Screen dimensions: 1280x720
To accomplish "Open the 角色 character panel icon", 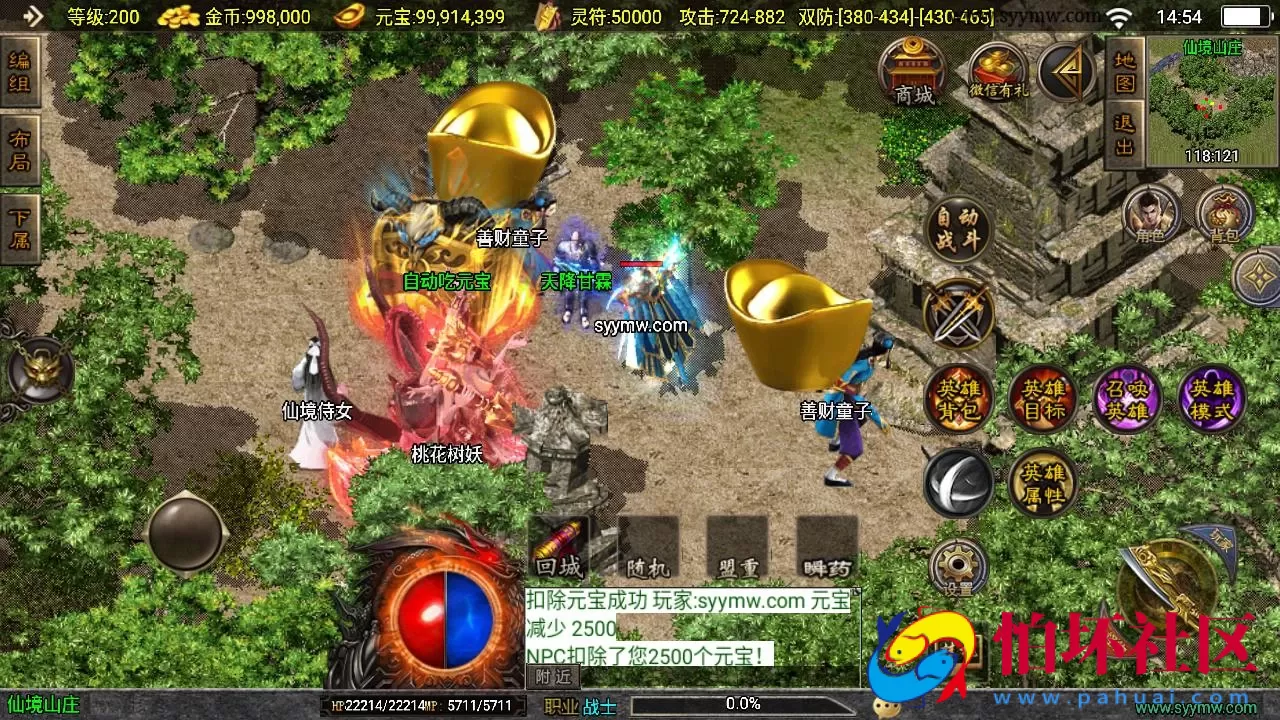I will 1152,213.
